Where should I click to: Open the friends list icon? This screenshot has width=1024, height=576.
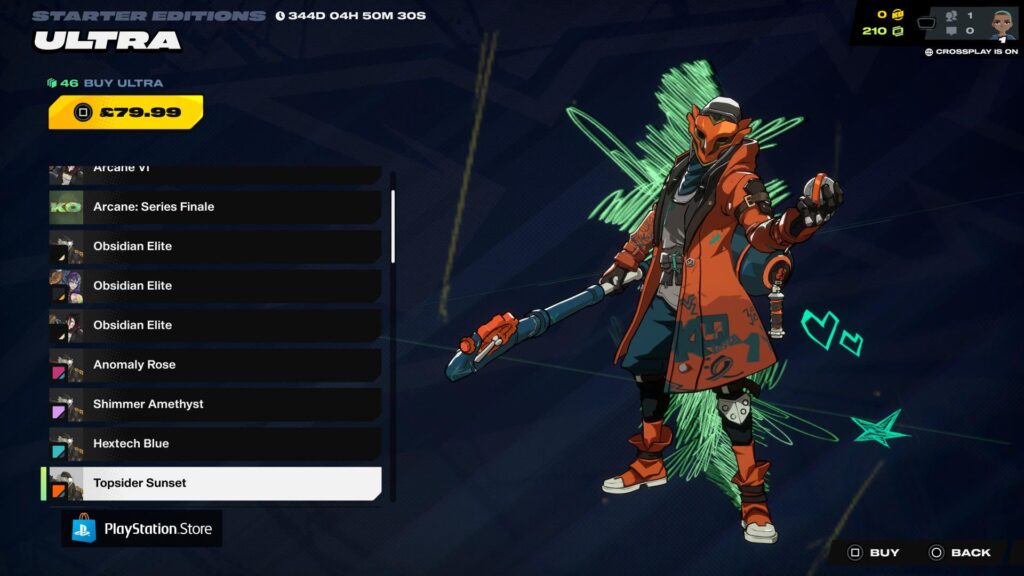pos(951,16)
